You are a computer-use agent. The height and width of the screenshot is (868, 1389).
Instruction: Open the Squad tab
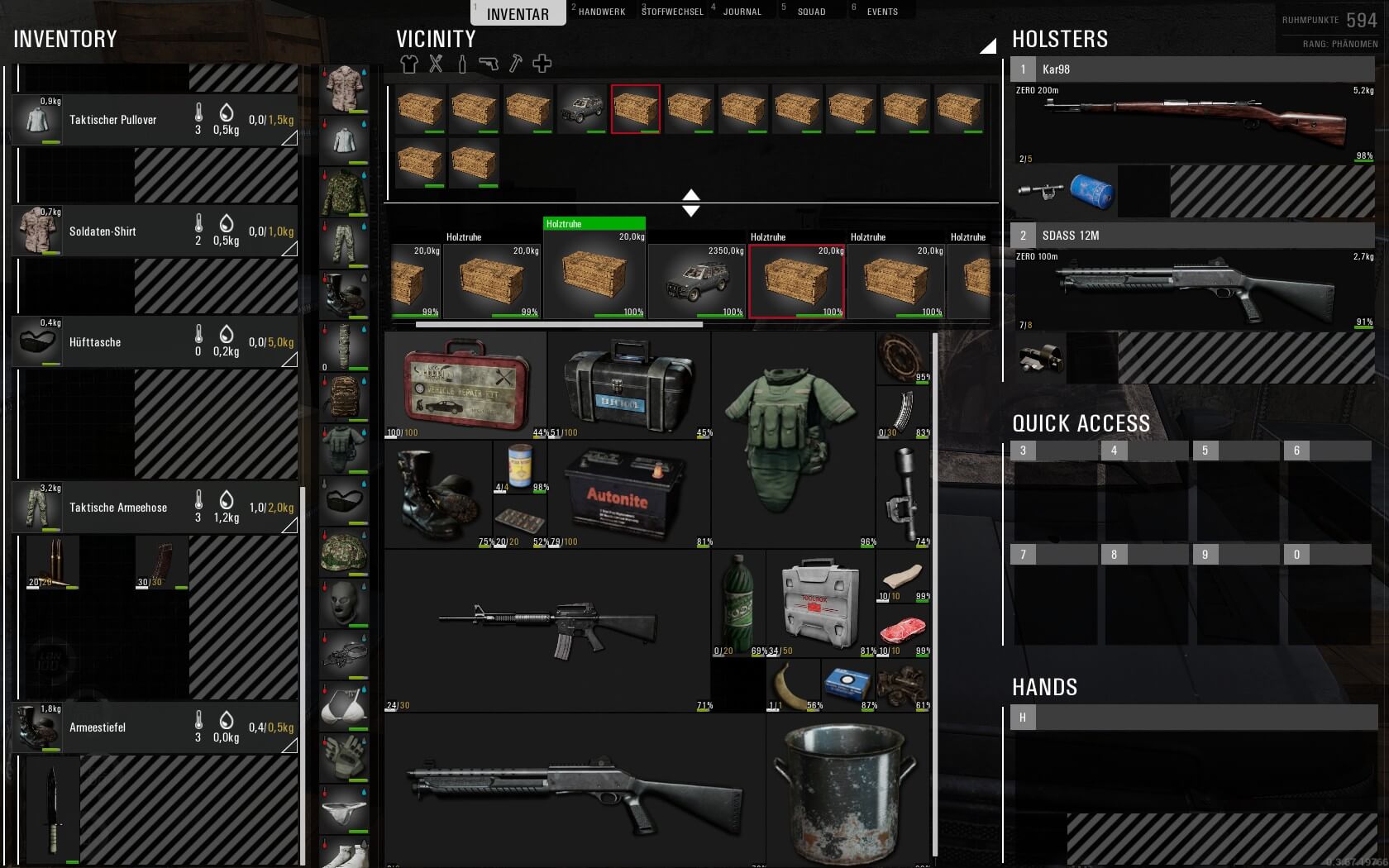811,12
